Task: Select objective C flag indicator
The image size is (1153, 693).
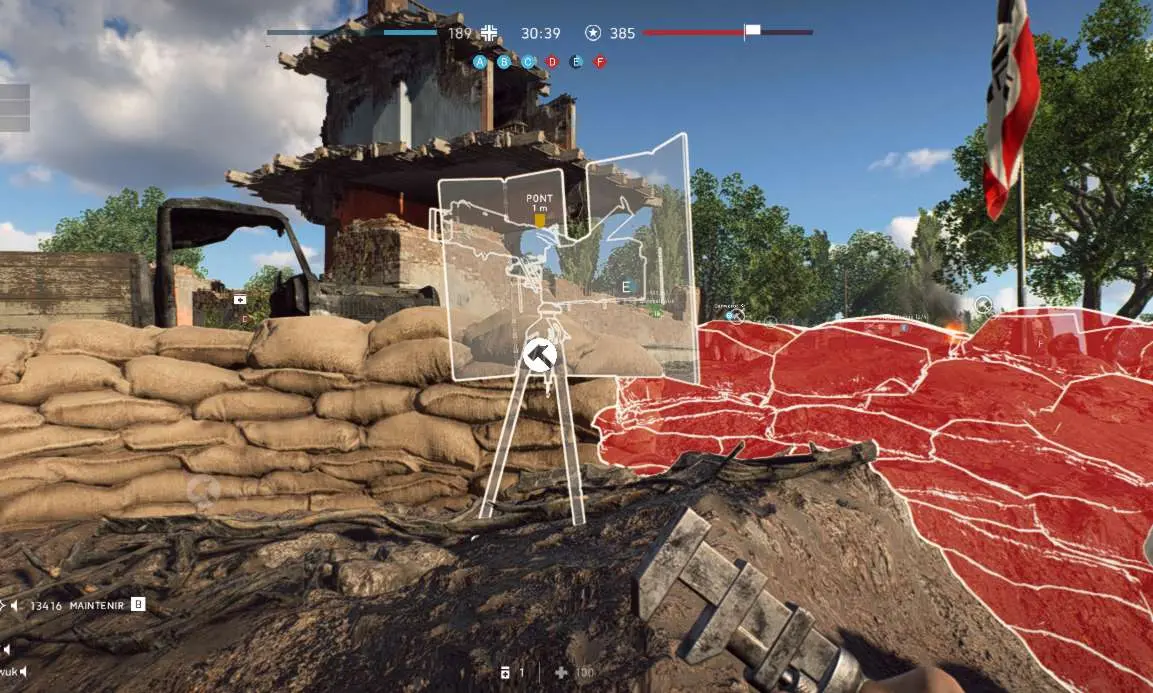Action: pyautogui.click(x=528, y=62)
